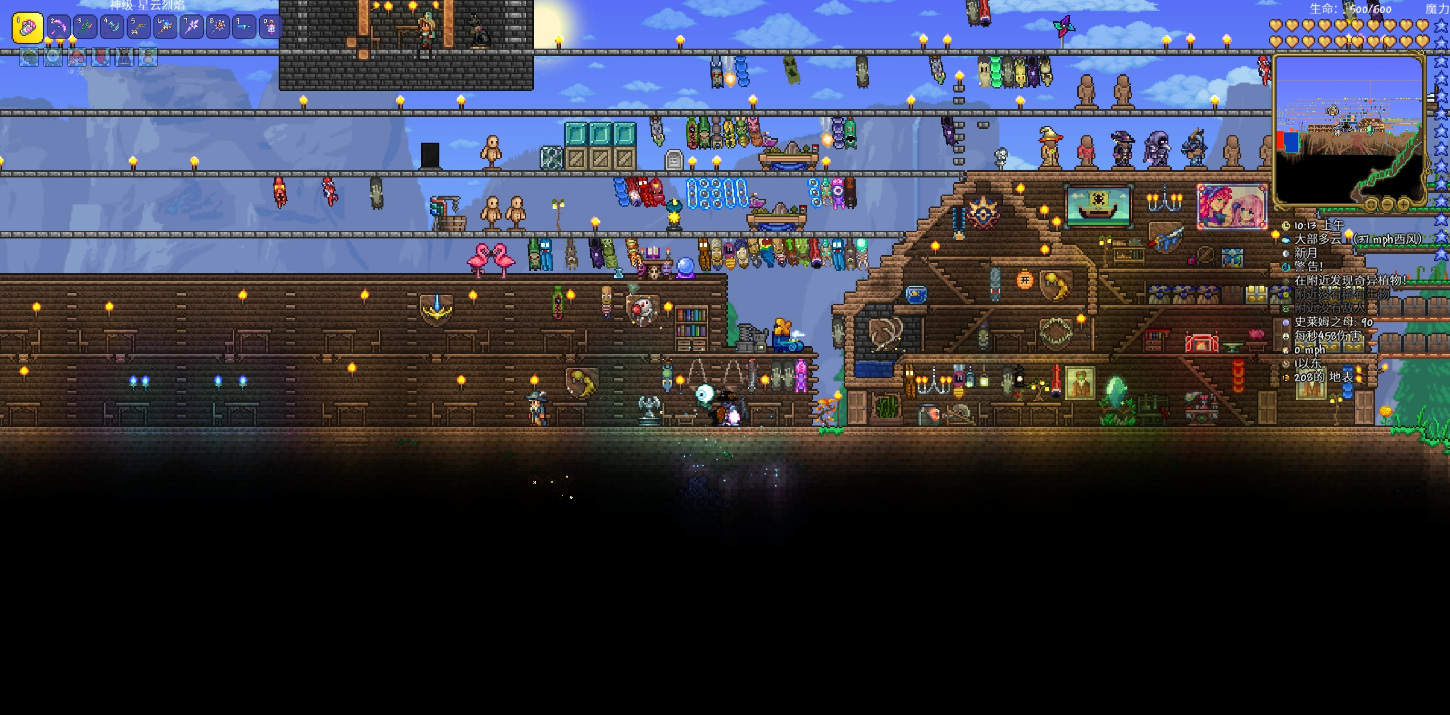Select the pink pickaxe in hotbar slot 2
The image size is (1450, 715).
tap(59, 26)
